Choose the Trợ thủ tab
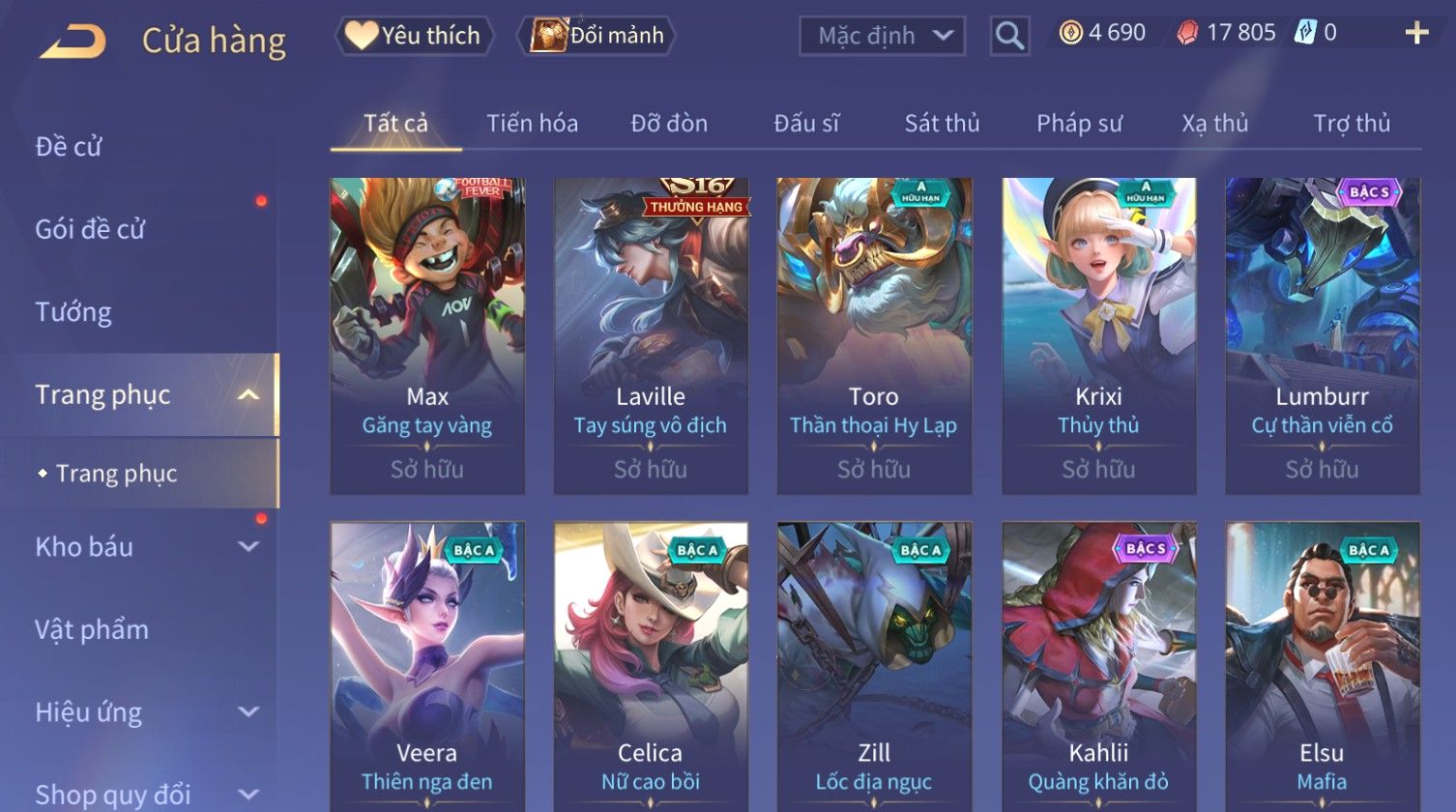 click(1351, 124)
